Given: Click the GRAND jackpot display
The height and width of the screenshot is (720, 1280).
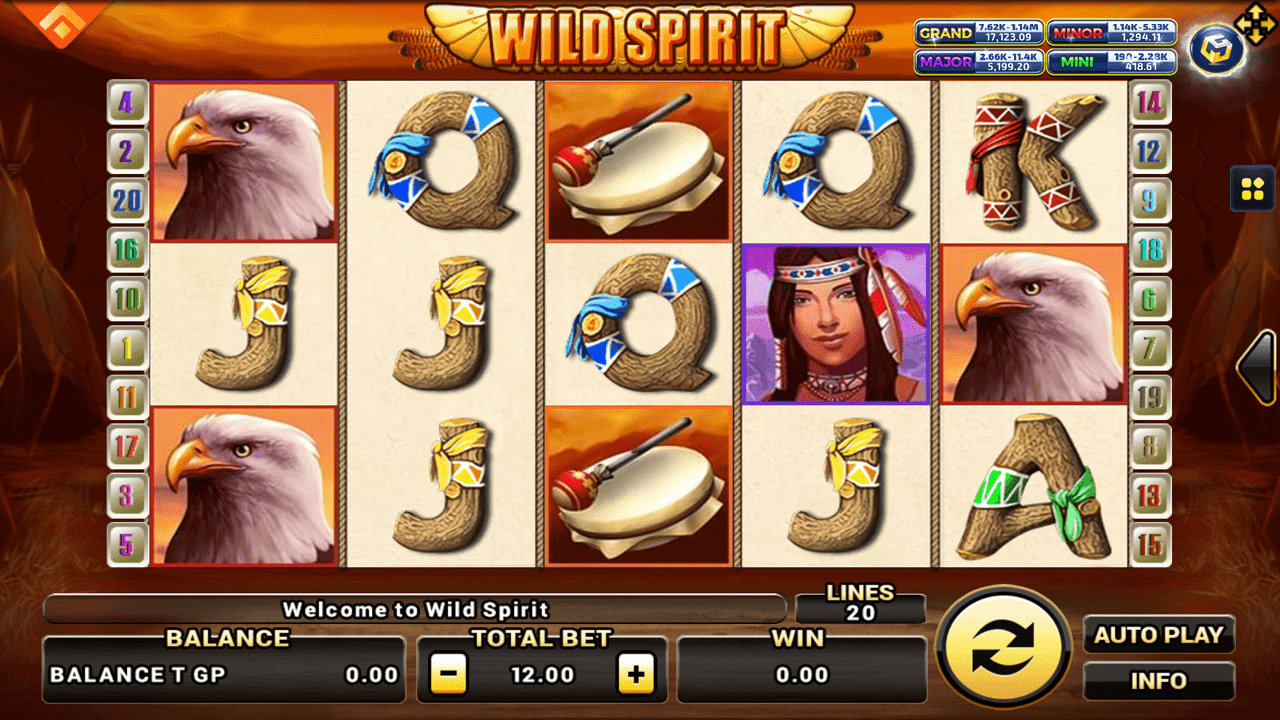Looking at the screenshot, I should (978, 32).
